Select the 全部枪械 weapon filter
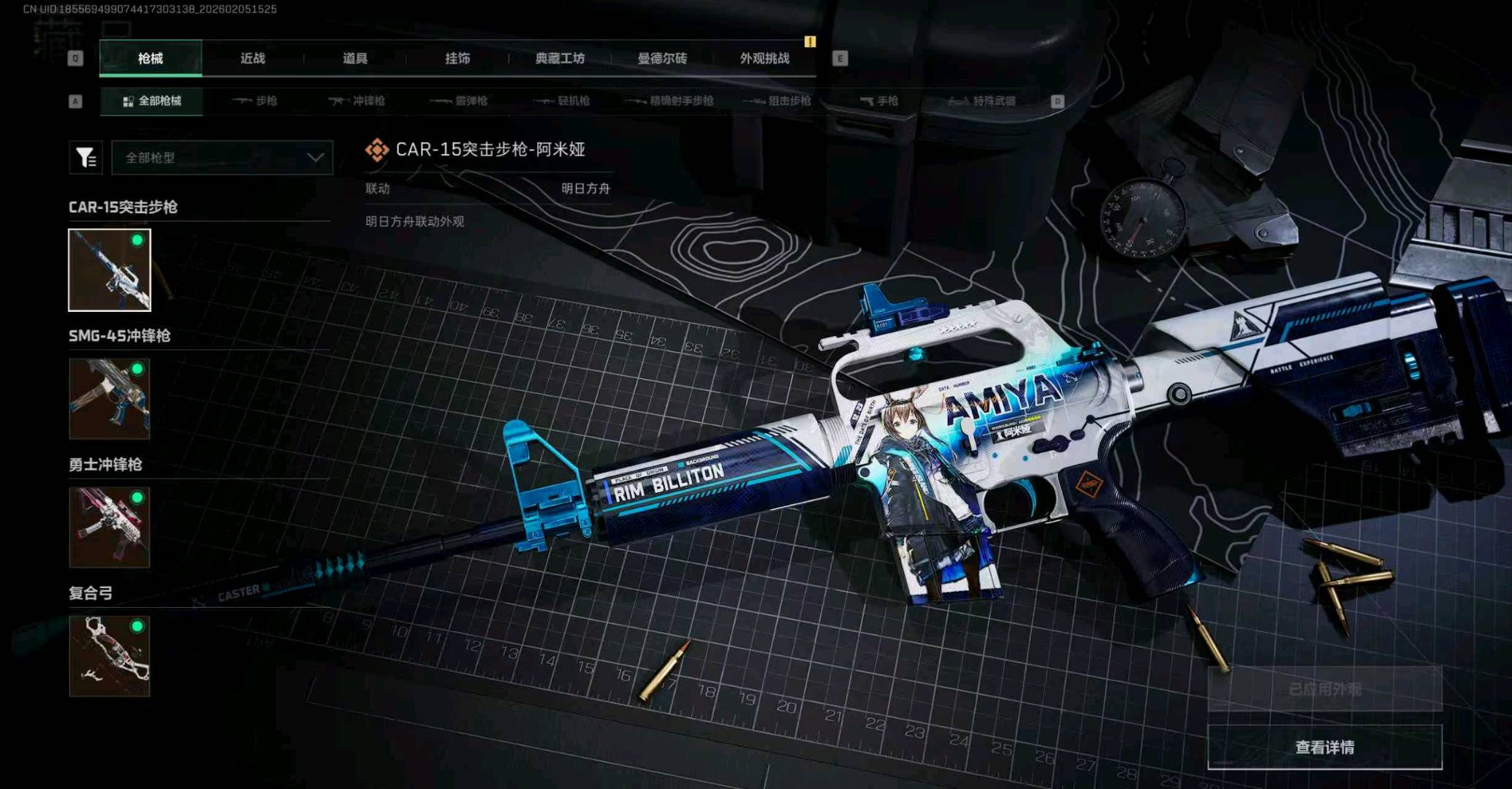Screen dimensions: 1512x789 (x=152, y=101)
